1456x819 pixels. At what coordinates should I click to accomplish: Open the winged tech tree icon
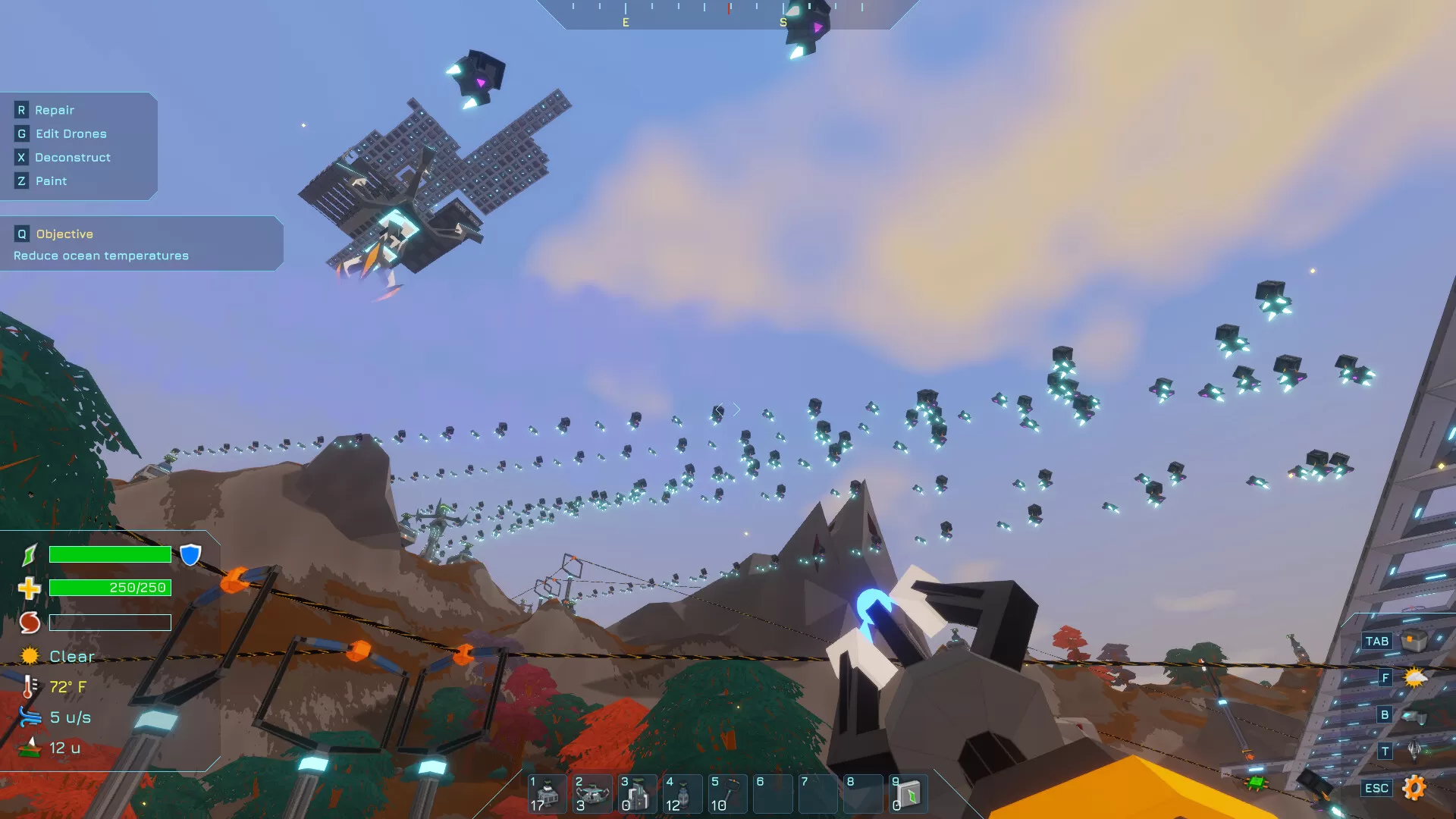click(x=1414, y=751)
